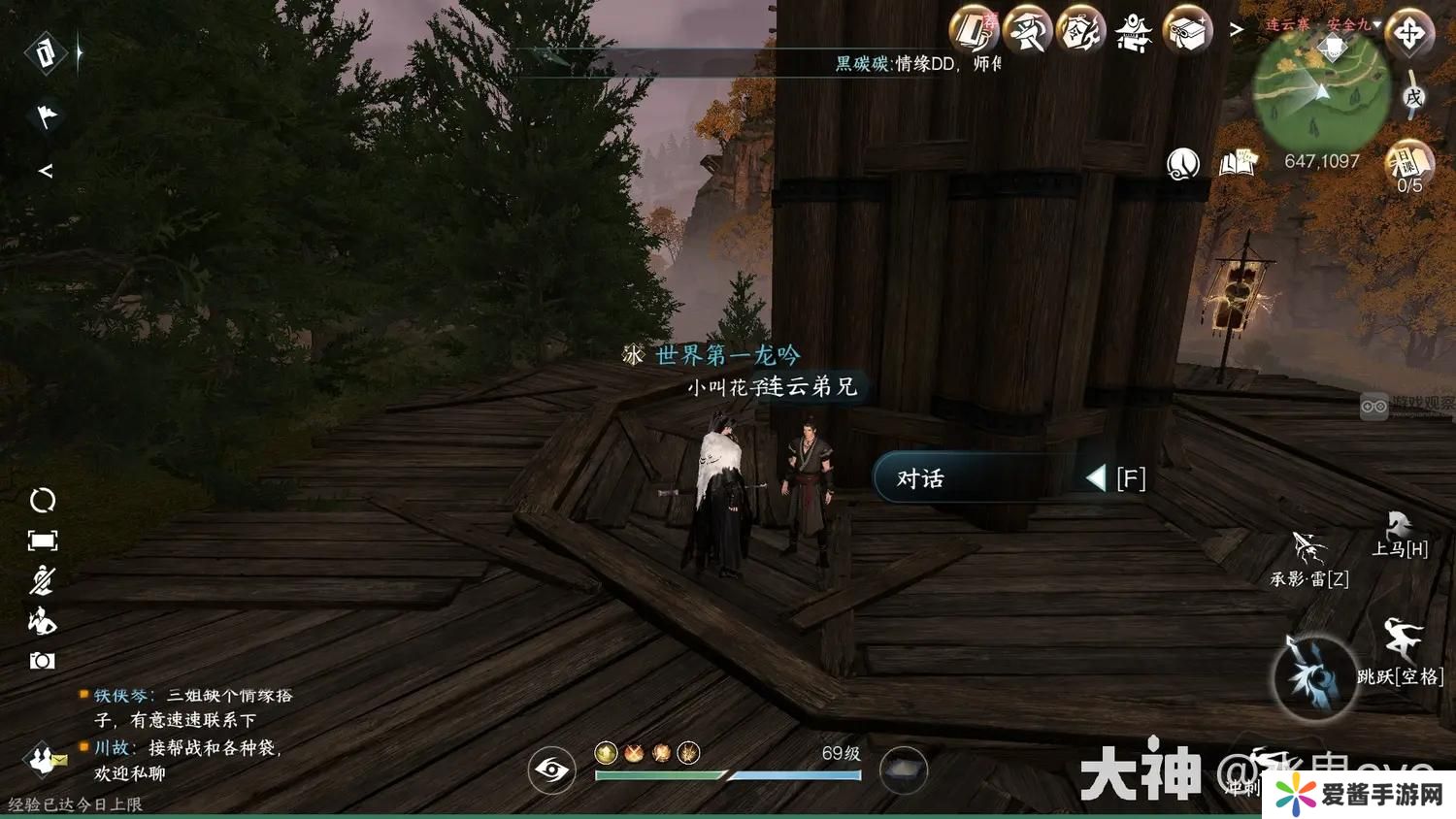The image size is (1456, 819).
Task: Open the recommended scroll icon marked 荐
Action: [x=974, y=32]
